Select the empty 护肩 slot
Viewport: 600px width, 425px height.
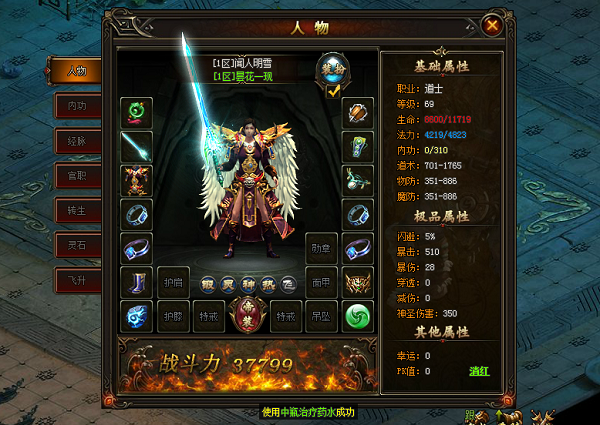tap(174, 282)
